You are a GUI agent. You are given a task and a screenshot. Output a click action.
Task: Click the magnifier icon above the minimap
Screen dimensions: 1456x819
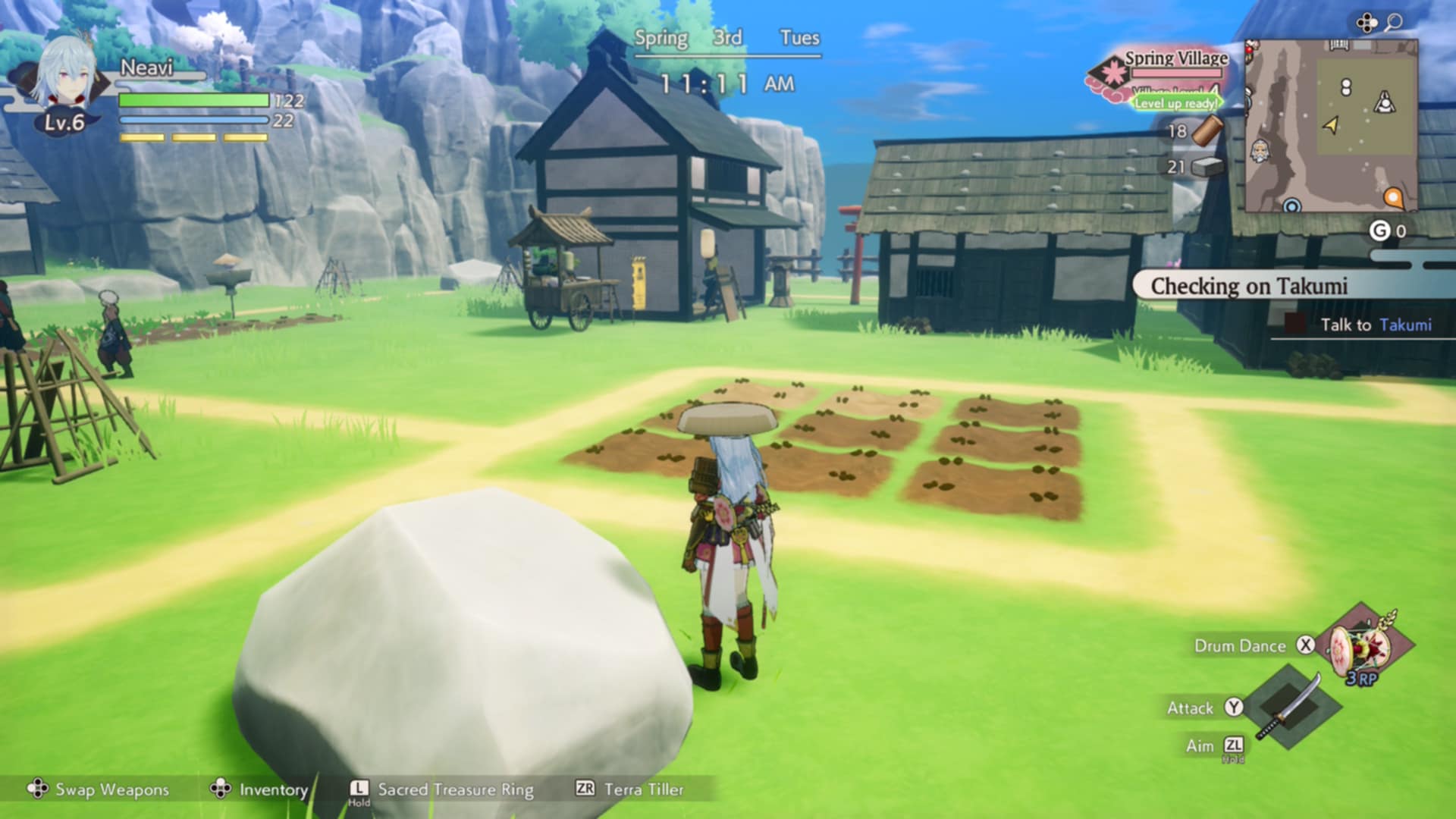[1393, 23]
